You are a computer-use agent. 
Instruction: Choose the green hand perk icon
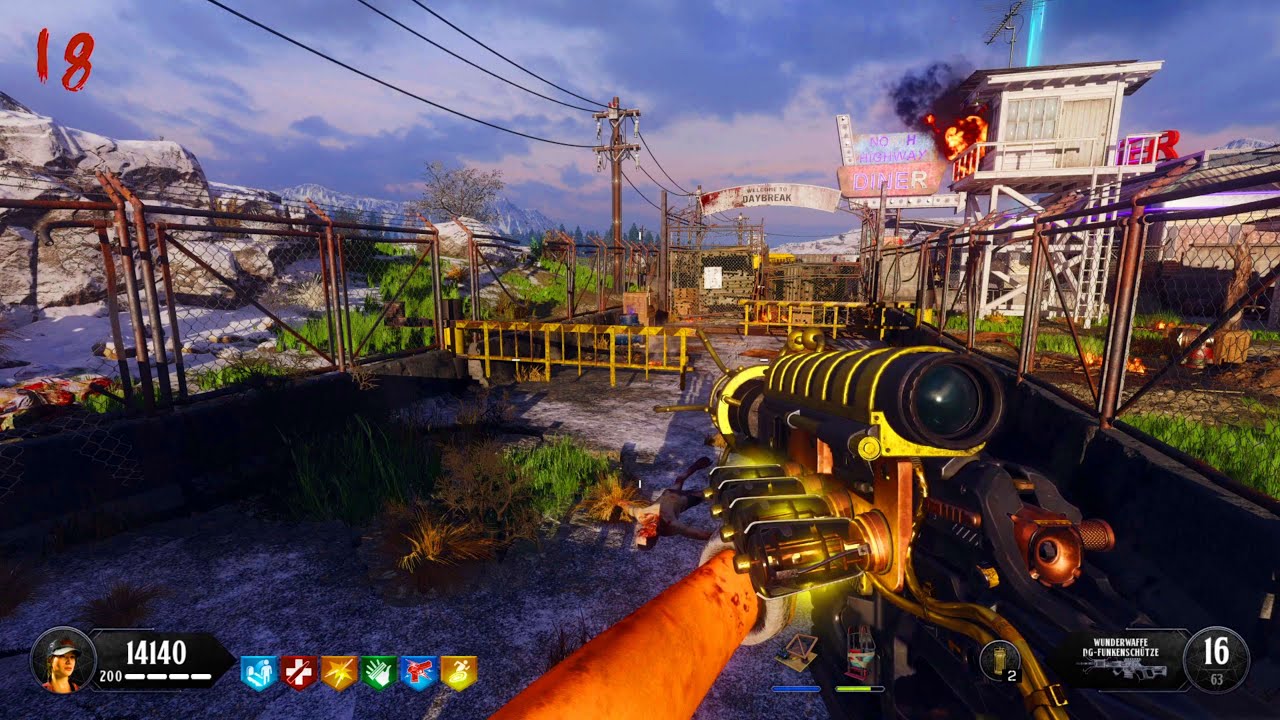point(379,673)
